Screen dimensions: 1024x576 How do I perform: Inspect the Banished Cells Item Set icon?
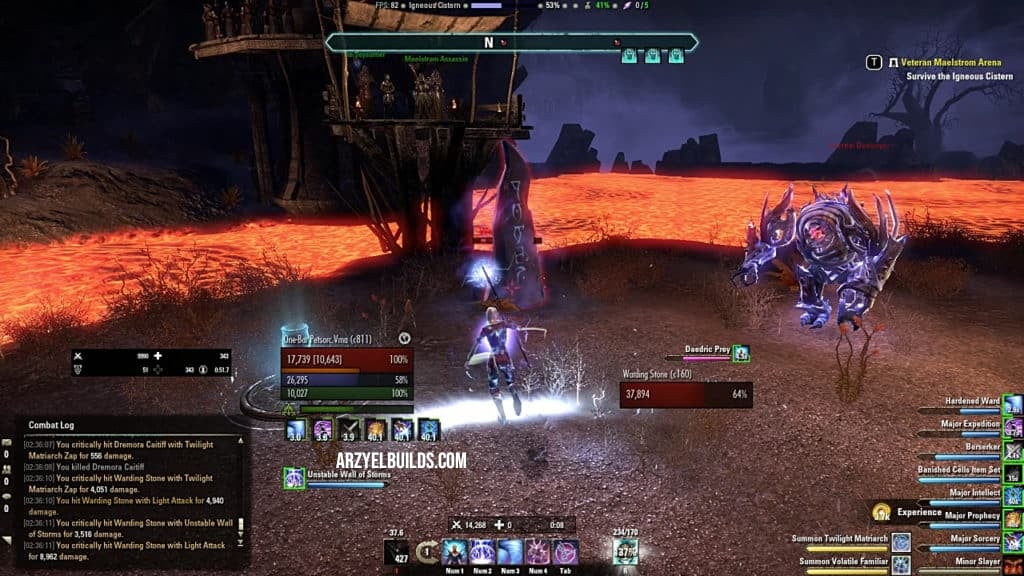[1013, 473]
